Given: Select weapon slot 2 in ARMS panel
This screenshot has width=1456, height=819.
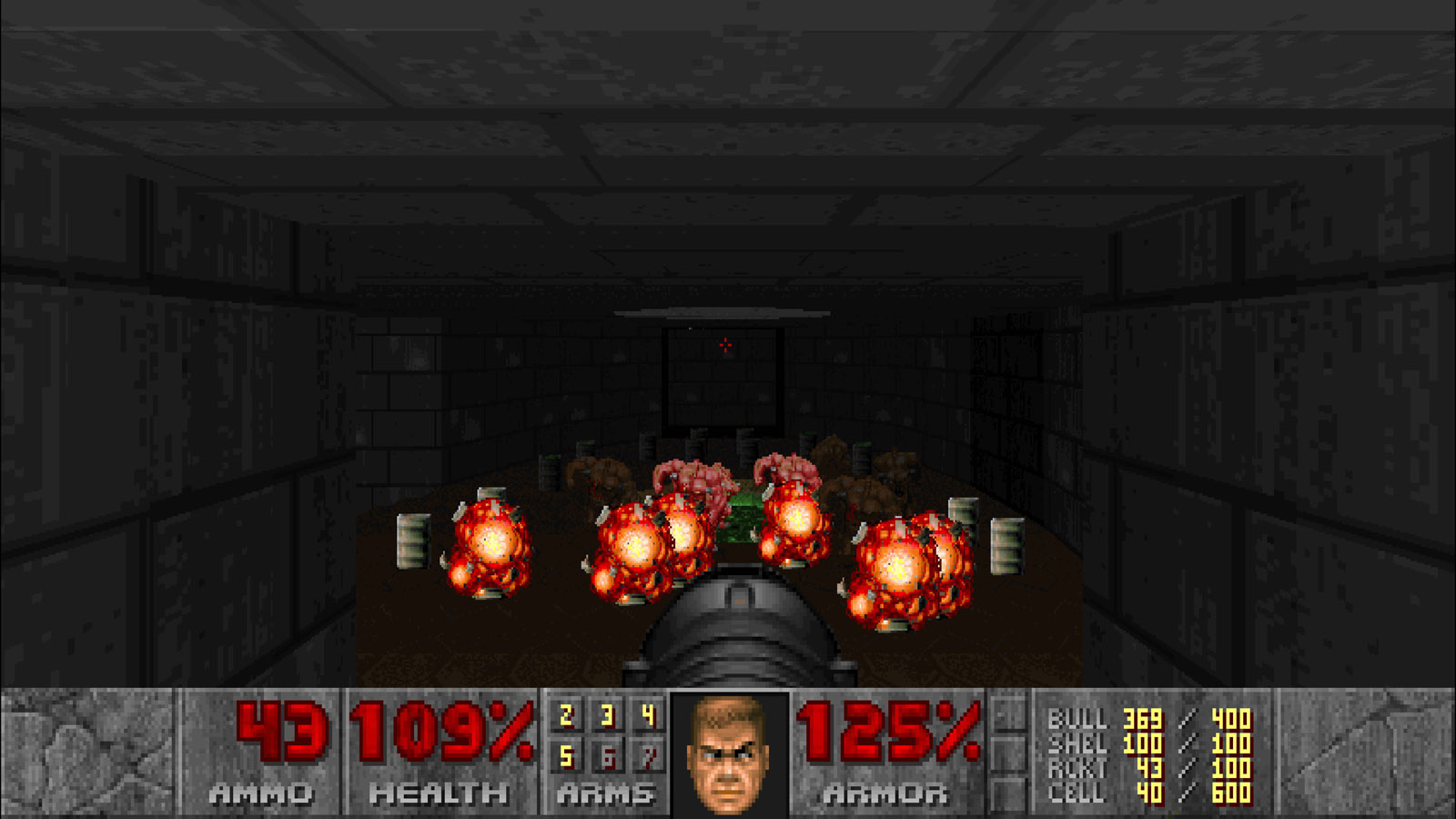Looking at the screenshot, I should [x=566, y=716].
